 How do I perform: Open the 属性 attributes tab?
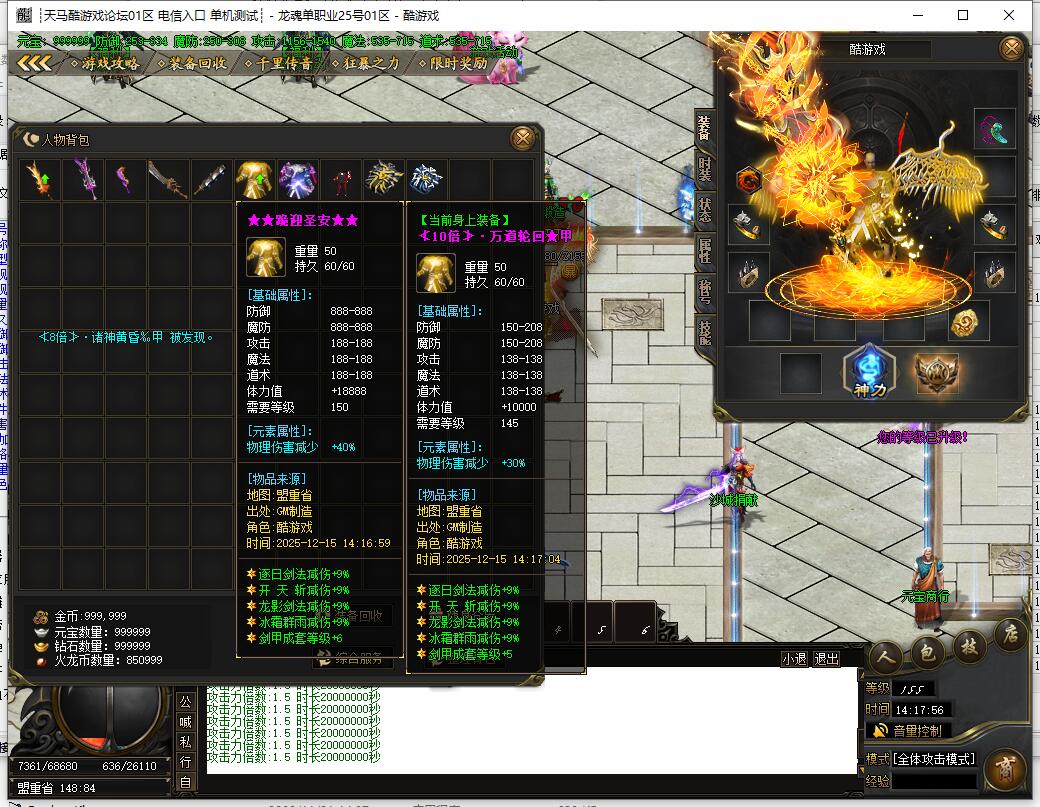tap(705, 251)
